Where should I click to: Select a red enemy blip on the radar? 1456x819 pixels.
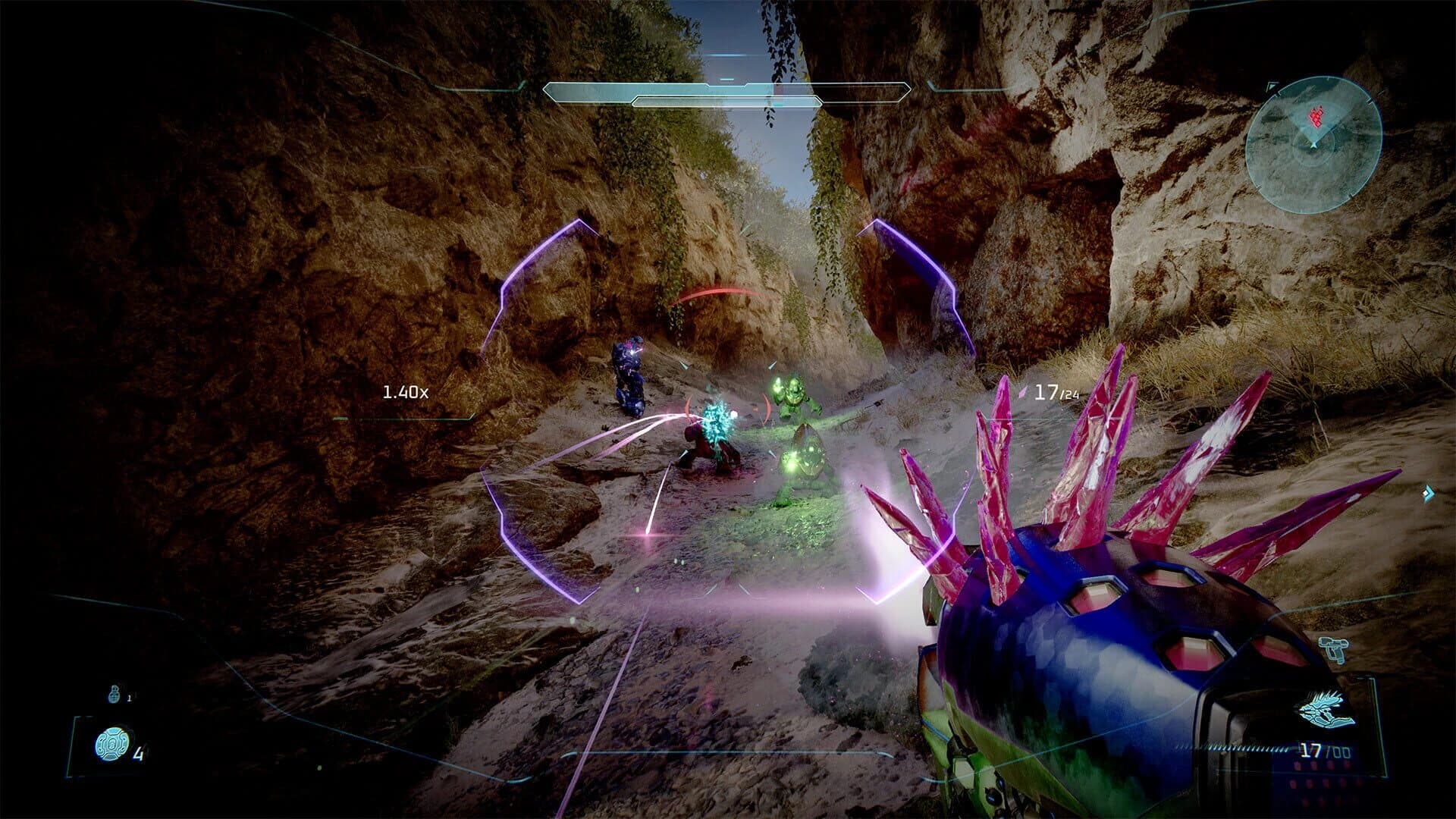(x=1316, y=117)
